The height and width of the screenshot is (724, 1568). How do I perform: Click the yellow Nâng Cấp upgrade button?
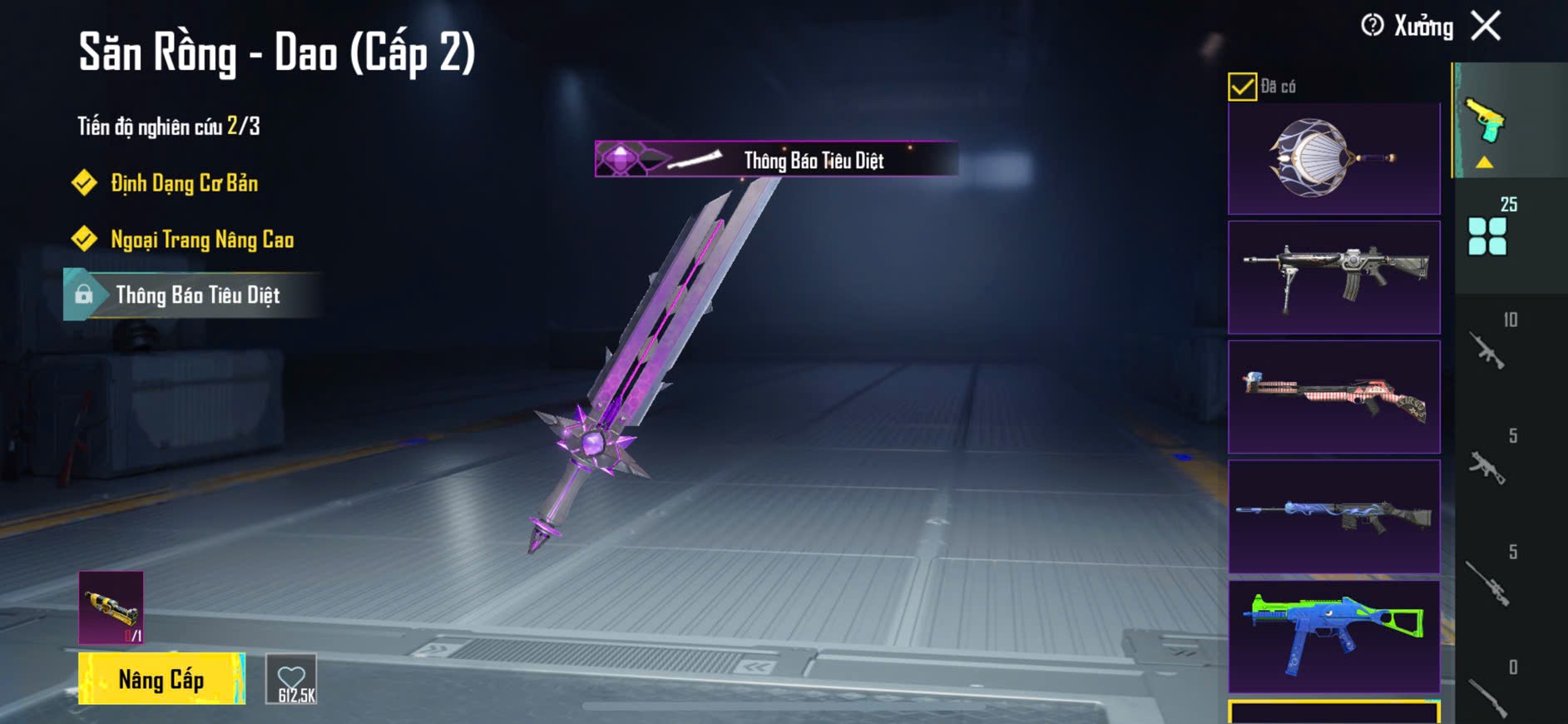click(161, 679)
